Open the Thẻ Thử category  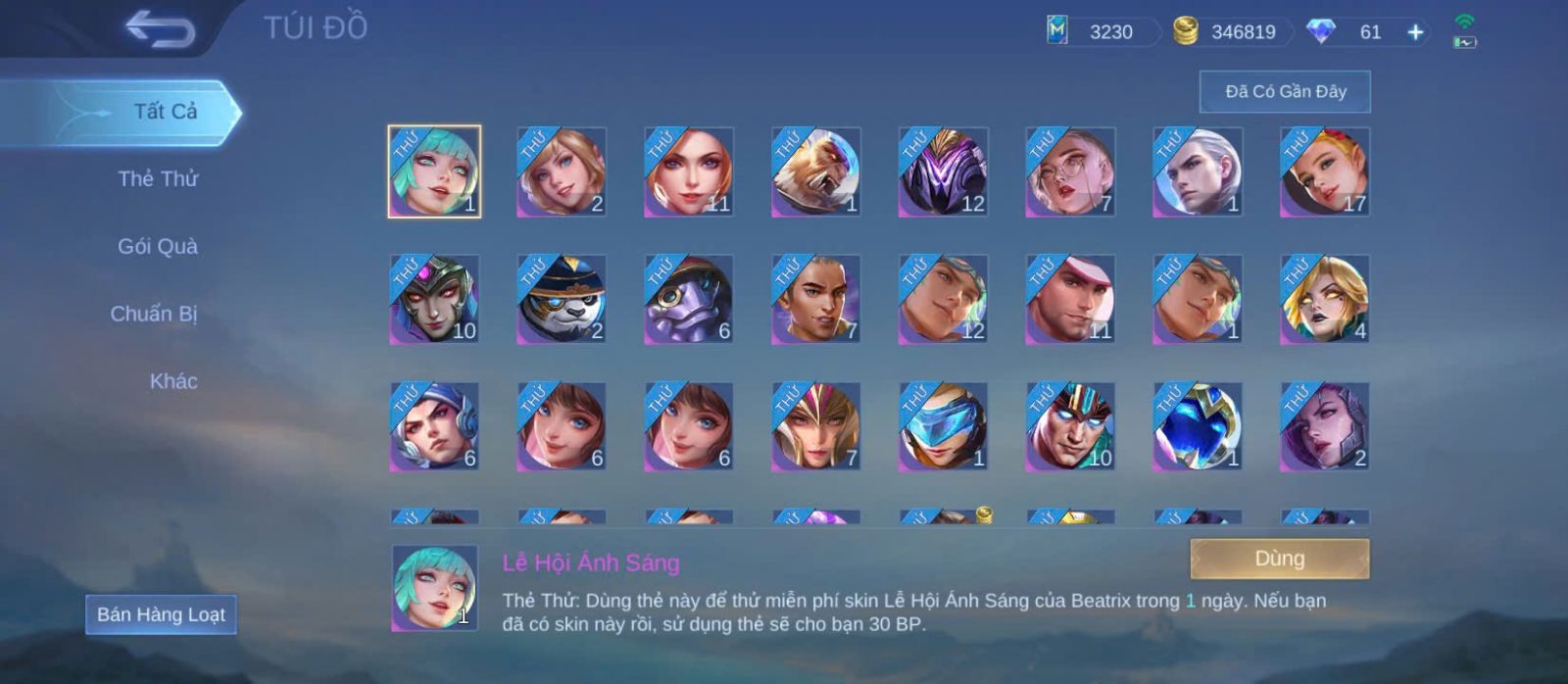click(x=158, y=179)
